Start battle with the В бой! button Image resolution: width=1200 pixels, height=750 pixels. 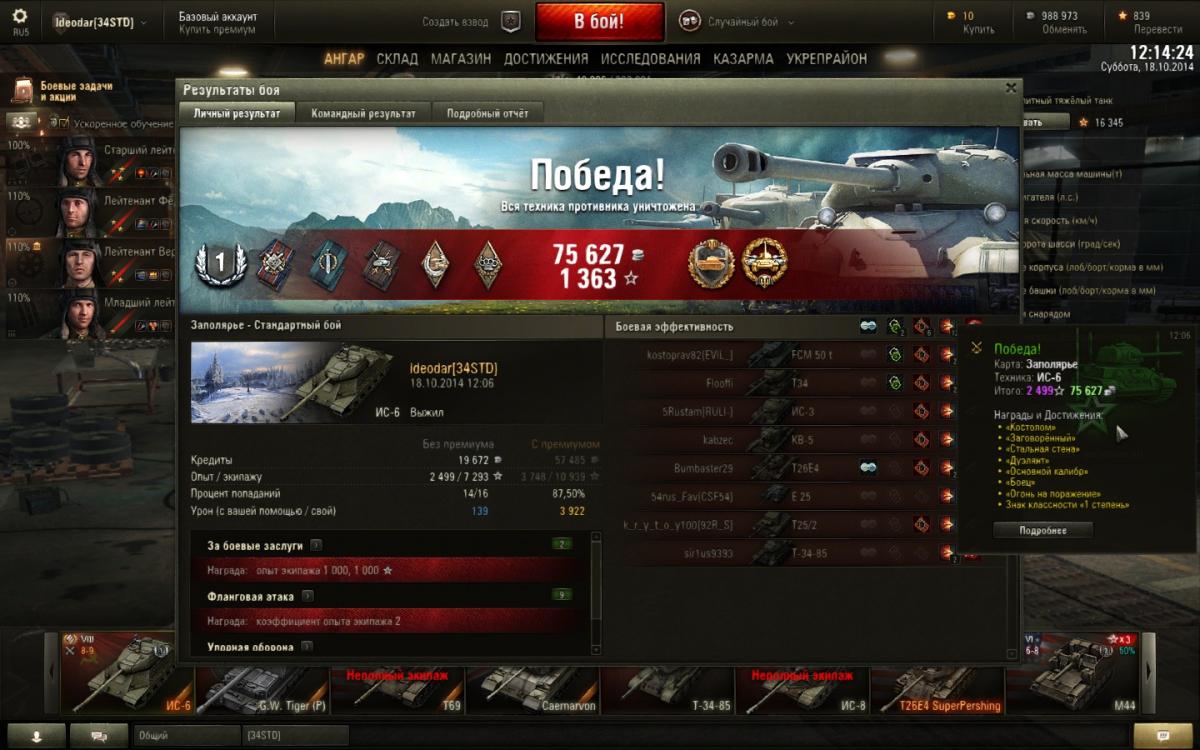point(599,21)
